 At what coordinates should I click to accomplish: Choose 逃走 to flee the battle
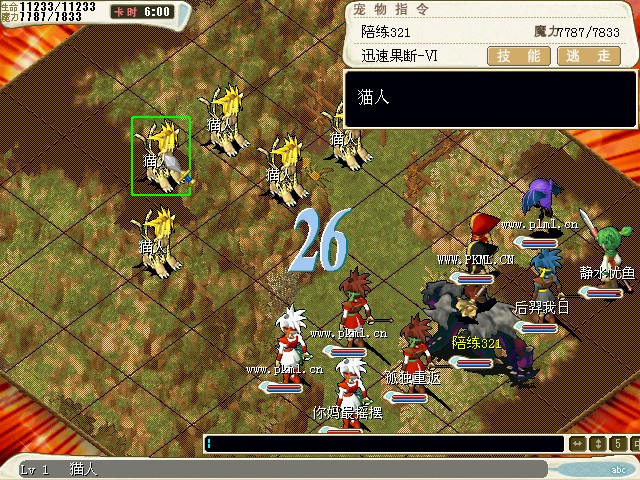tap(586, 56)
